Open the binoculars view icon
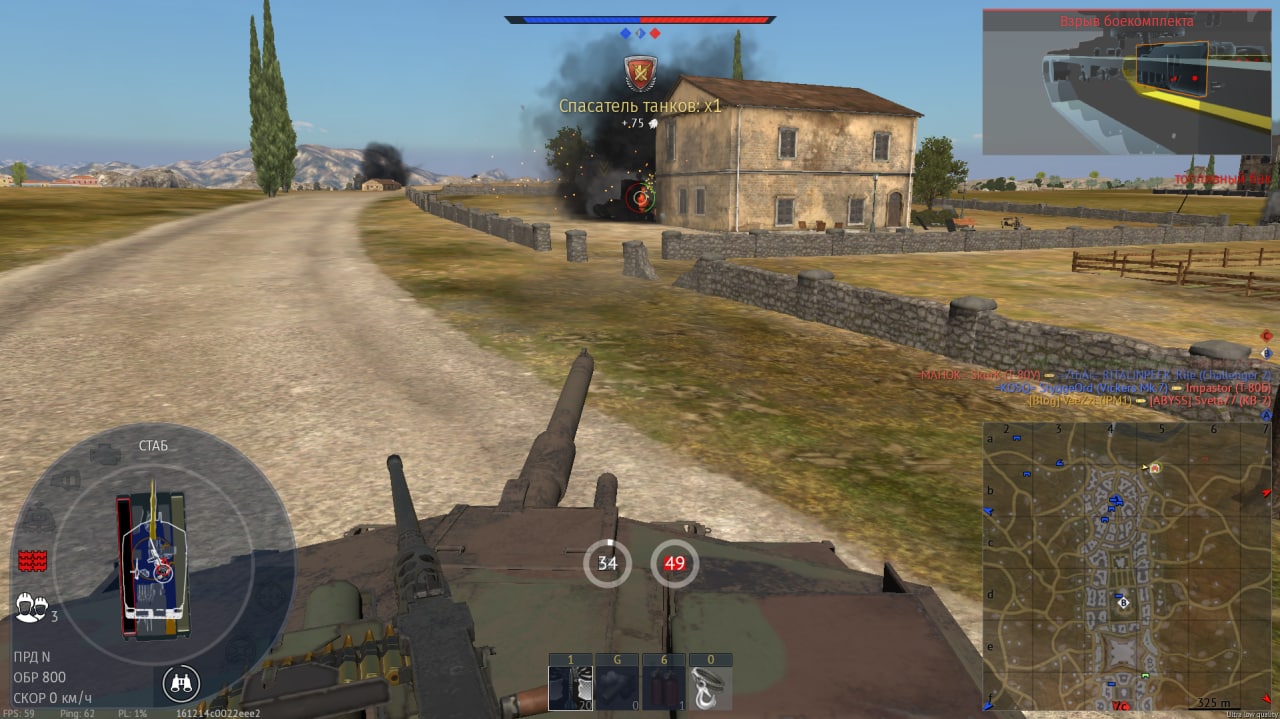This screenshot has width=1280, height=719. tap(181, 684)
